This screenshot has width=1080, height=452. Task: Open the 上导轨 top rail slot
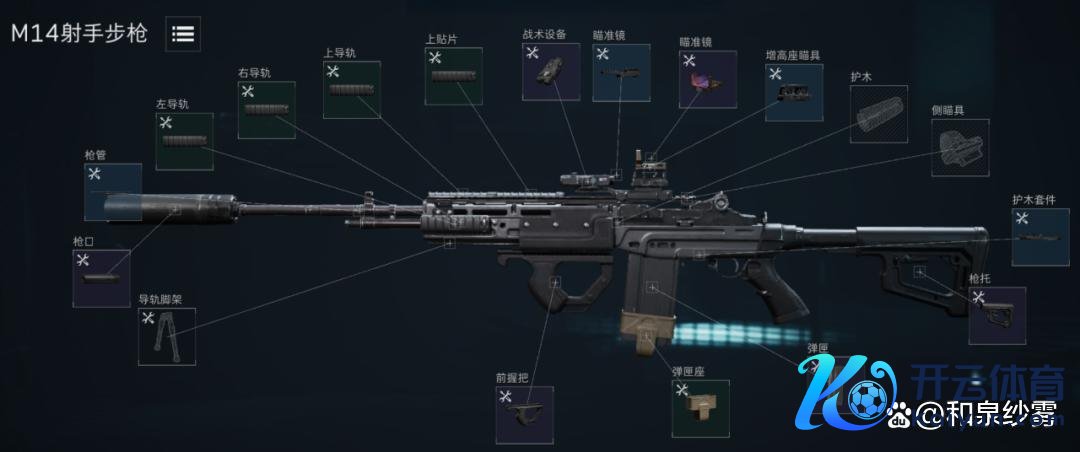(x=351, y=90)
